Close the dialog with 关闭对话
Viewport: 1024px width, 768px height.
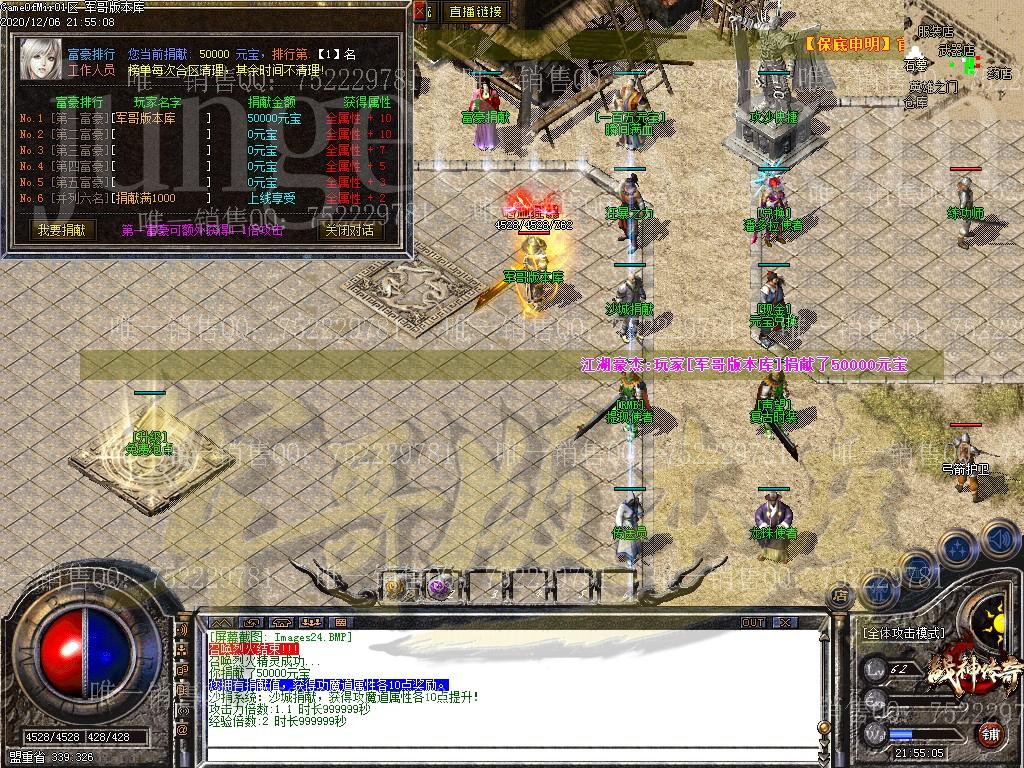pyautogui.click(x=349, y=230)
